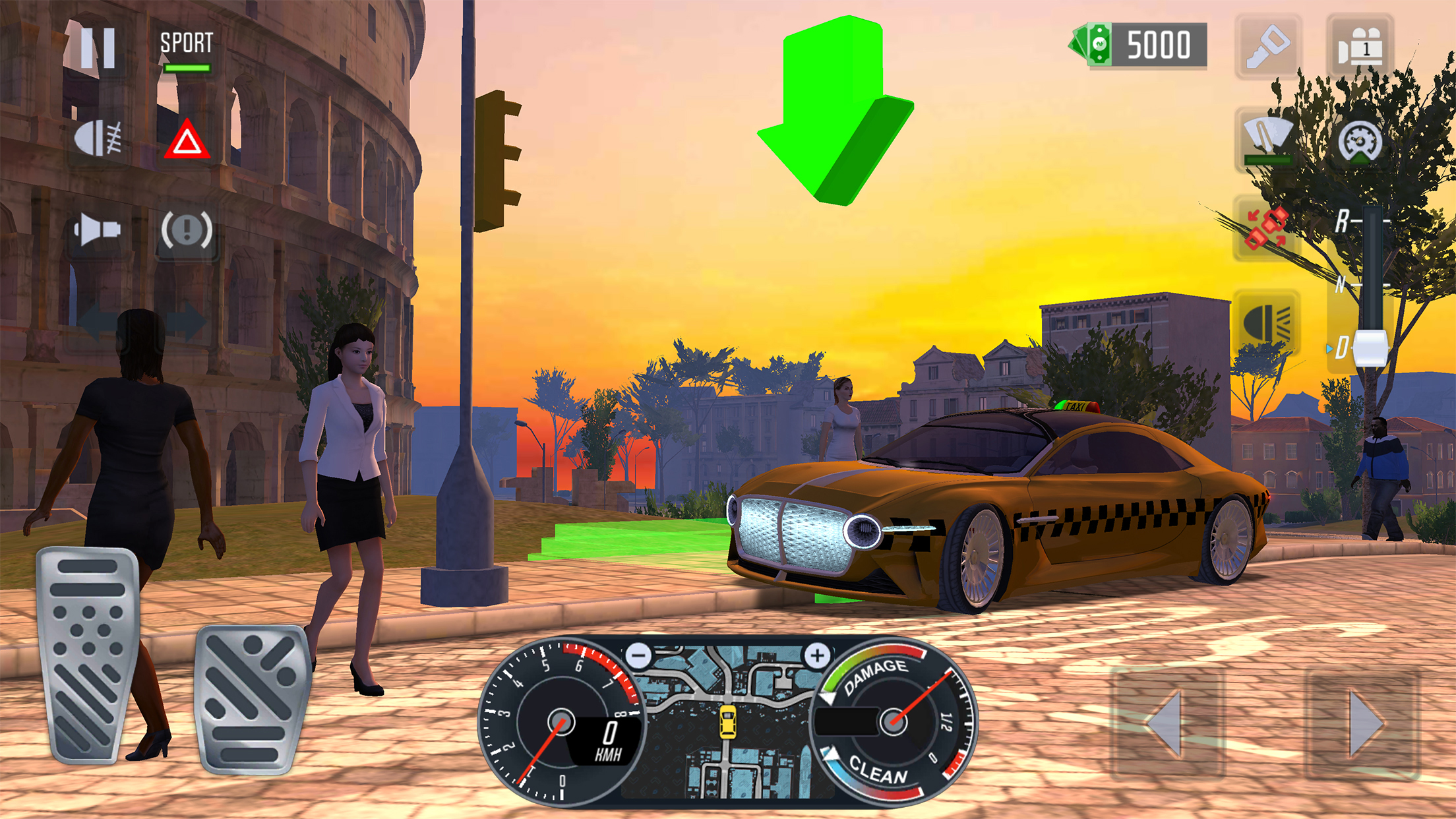Screen dimensions: 1456x819
Task: Switch the camera view
Action: tap(1360, 47)
